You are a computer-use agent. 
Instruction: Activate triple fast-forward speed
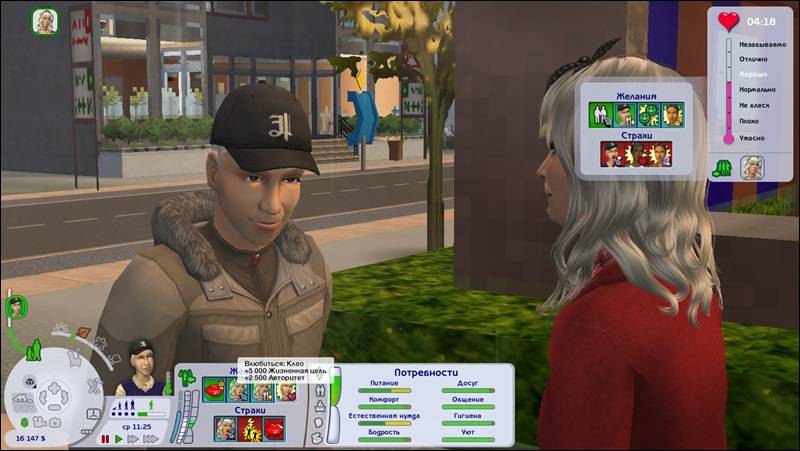(150, 439)
